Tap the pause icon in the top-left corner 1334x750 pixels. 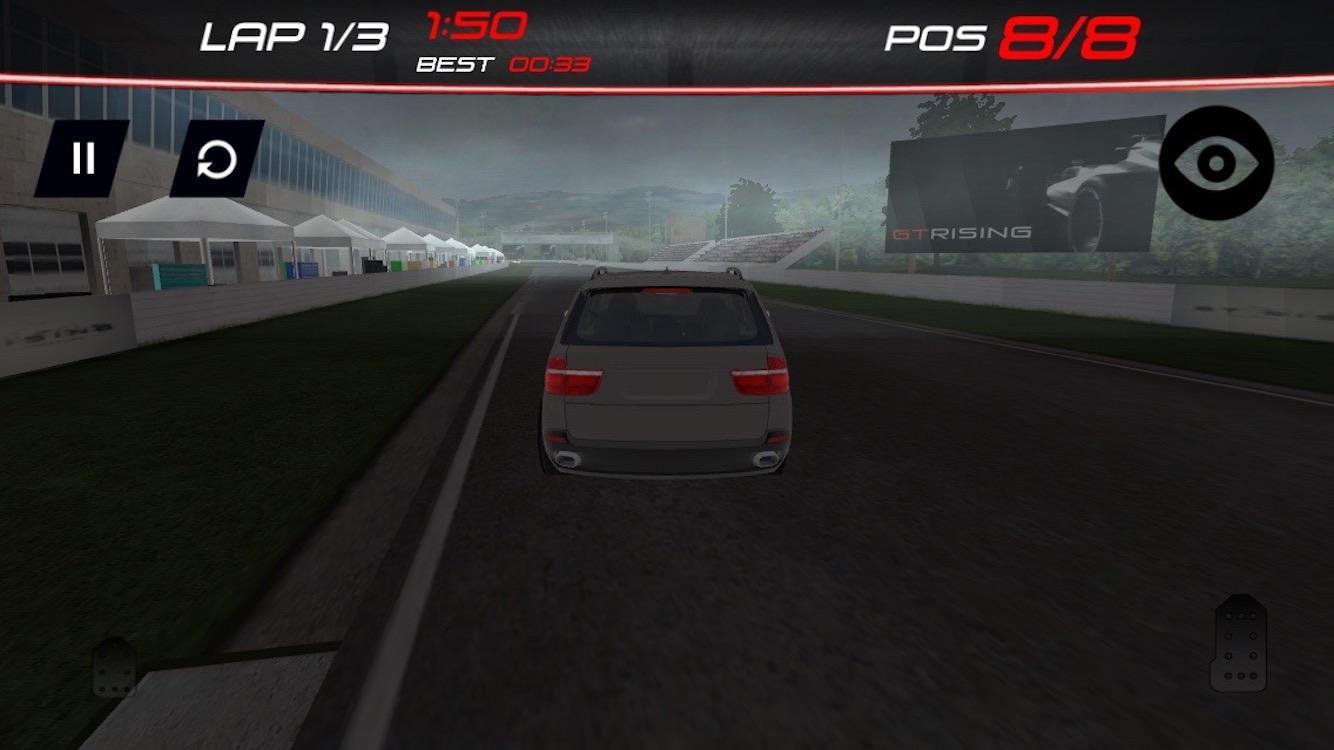tap(85, 158)
